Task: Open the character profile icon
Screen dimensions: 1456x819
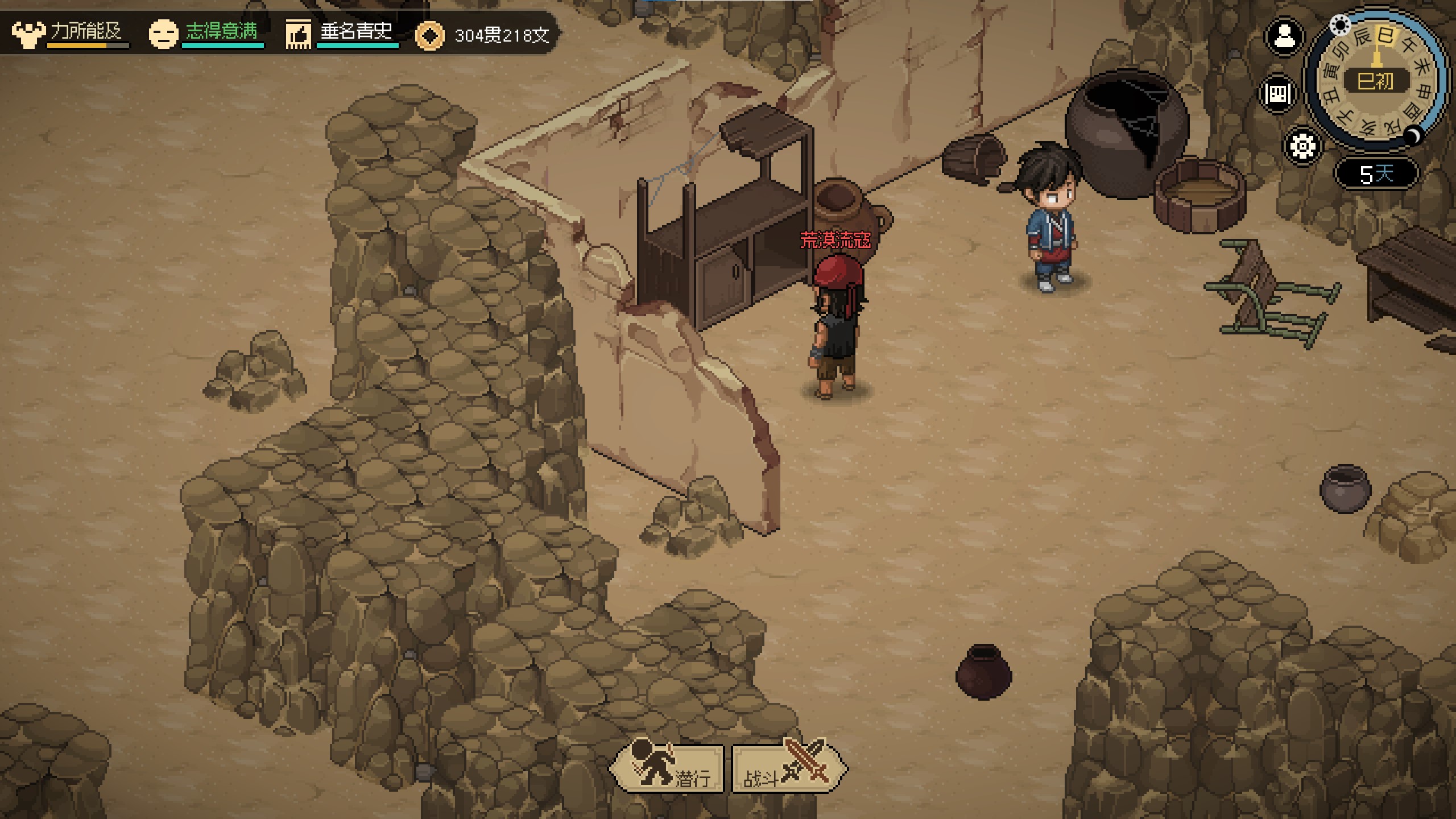Action: (1284, 38)
